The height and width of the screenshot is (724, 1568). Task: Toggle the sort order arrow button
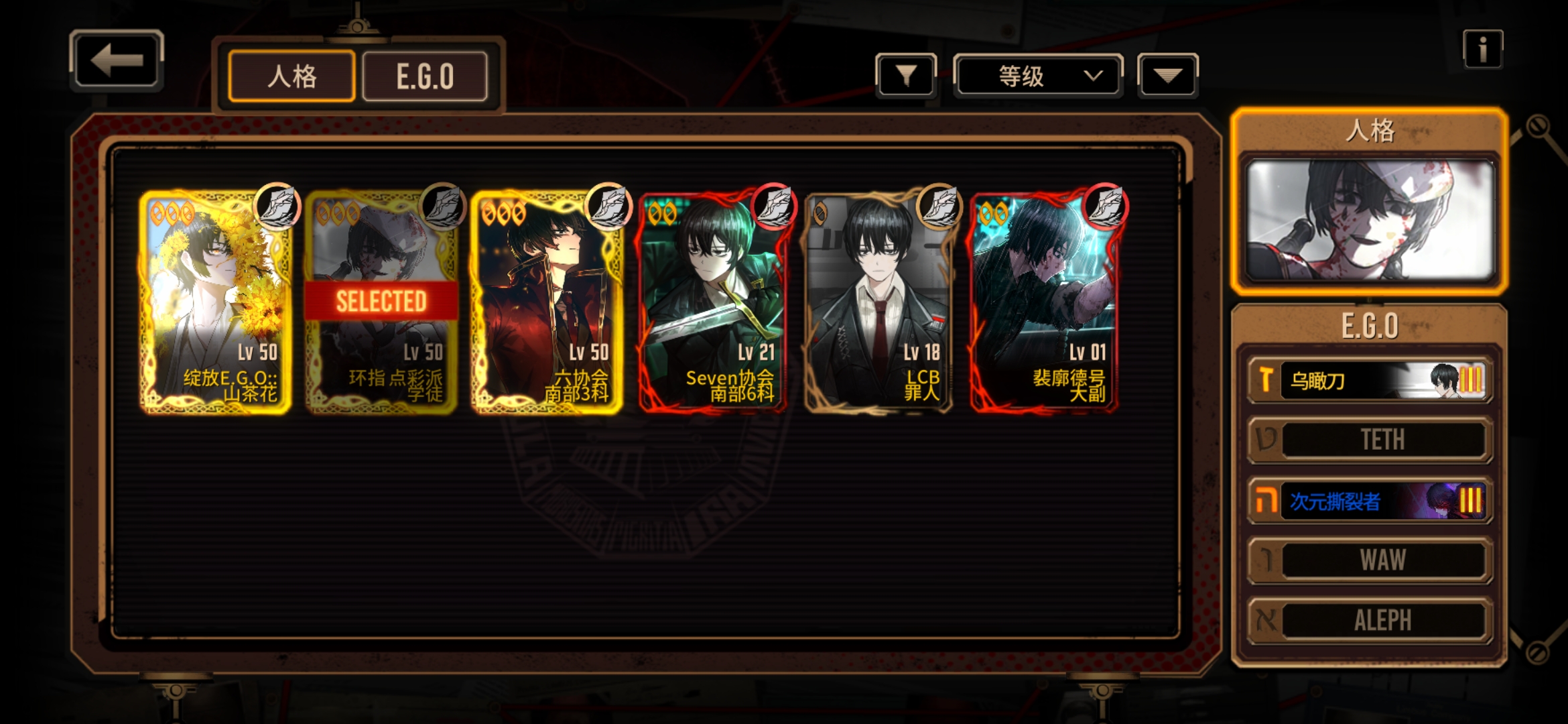click(1167, 76)
